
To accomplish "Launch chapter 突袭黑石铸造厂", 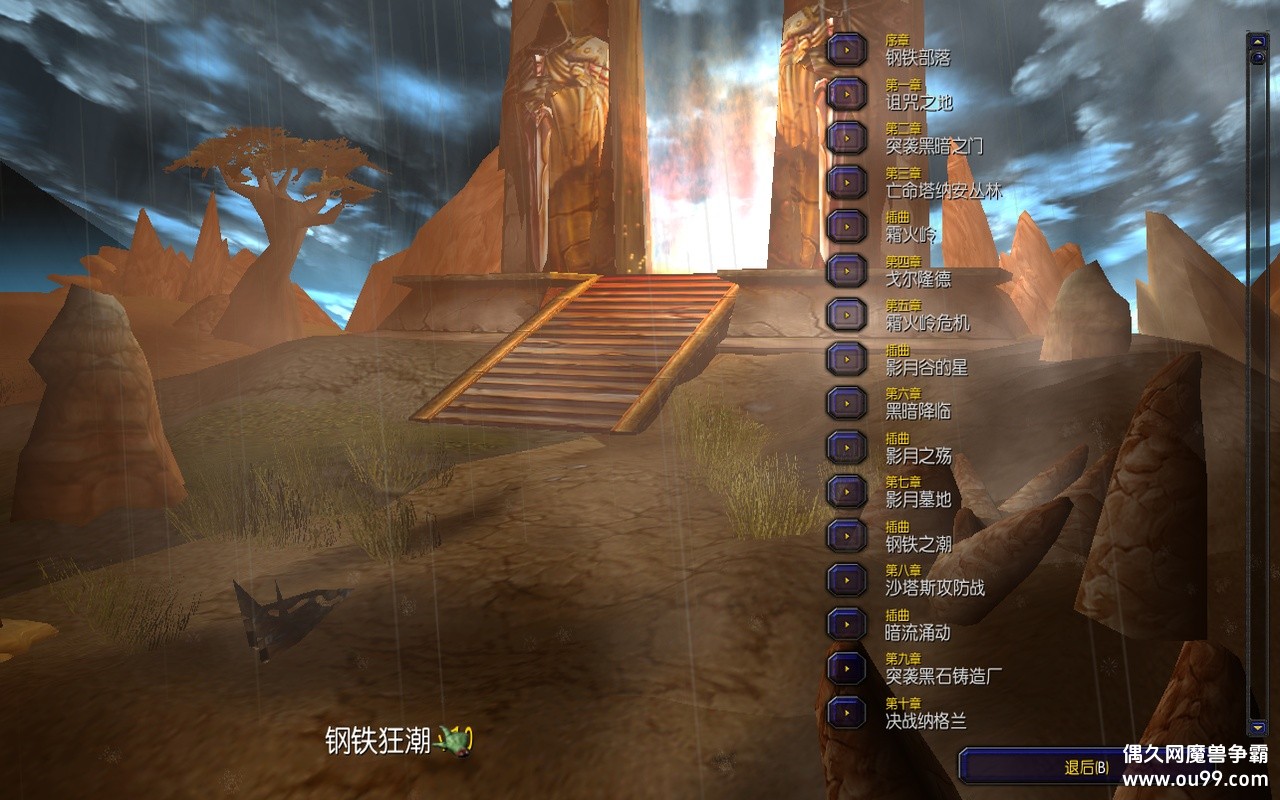I will click(847, 667).
